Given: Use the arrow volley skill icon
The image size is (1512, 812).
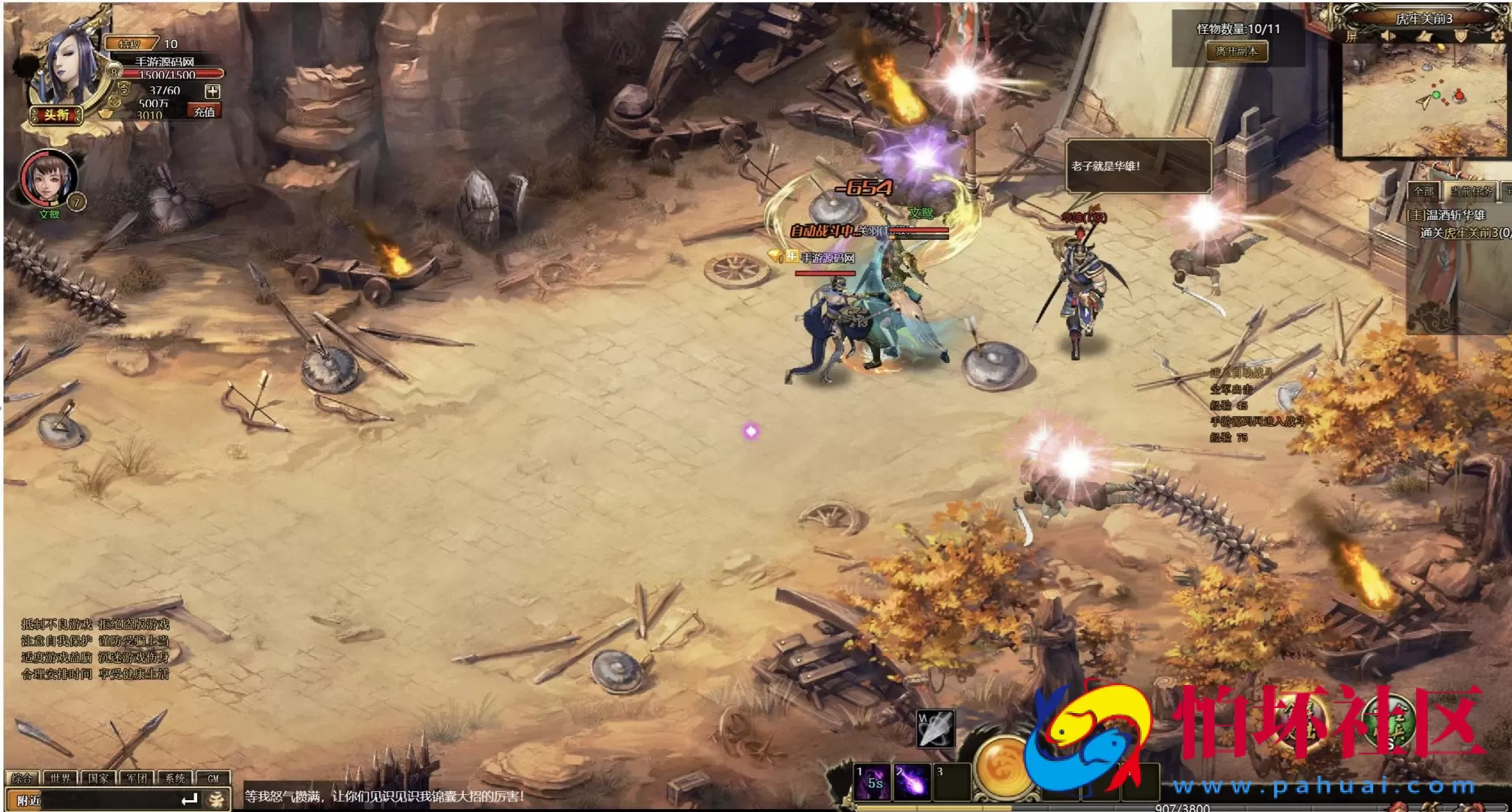Looking at the screenshot, I should click(x=935, y=729).
